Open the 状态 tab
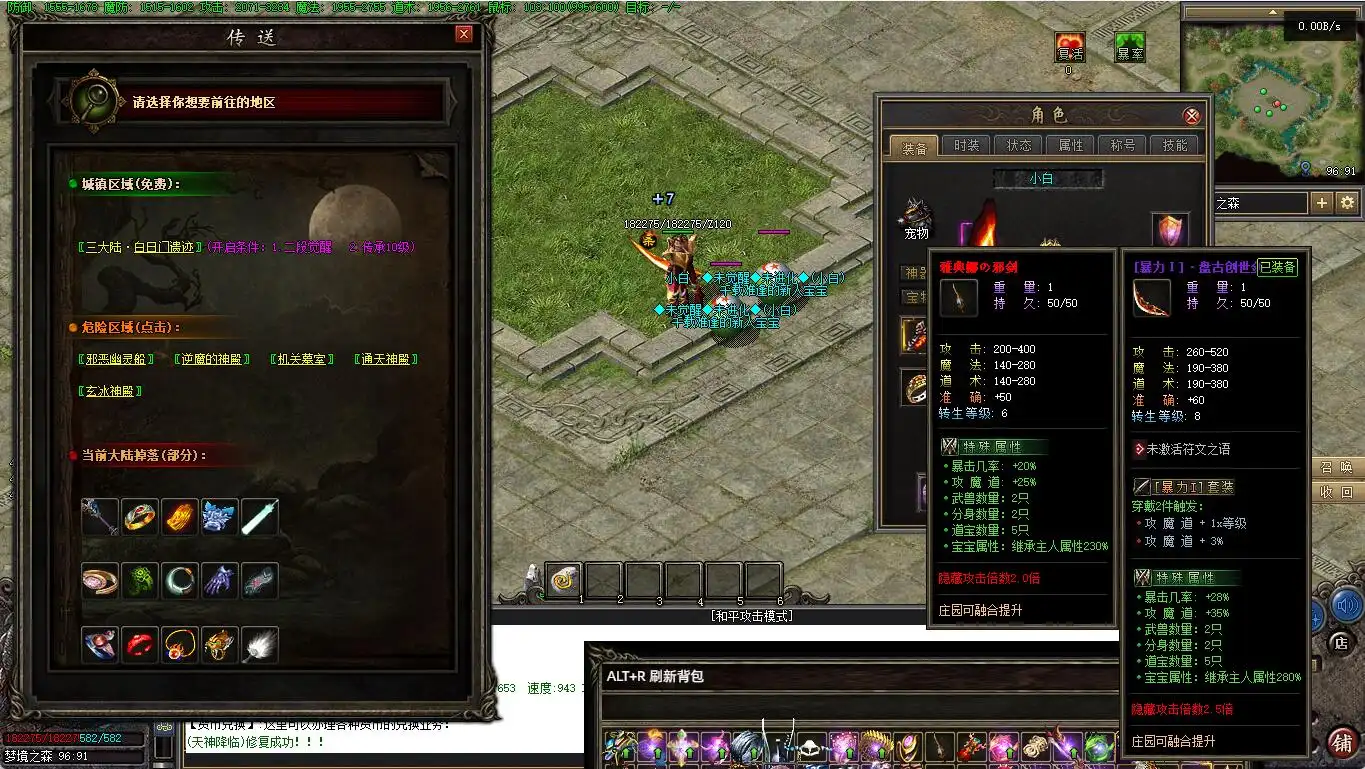Image resolution: width=1365 pixels, height=769 pixels. [x=1018, y=146]
